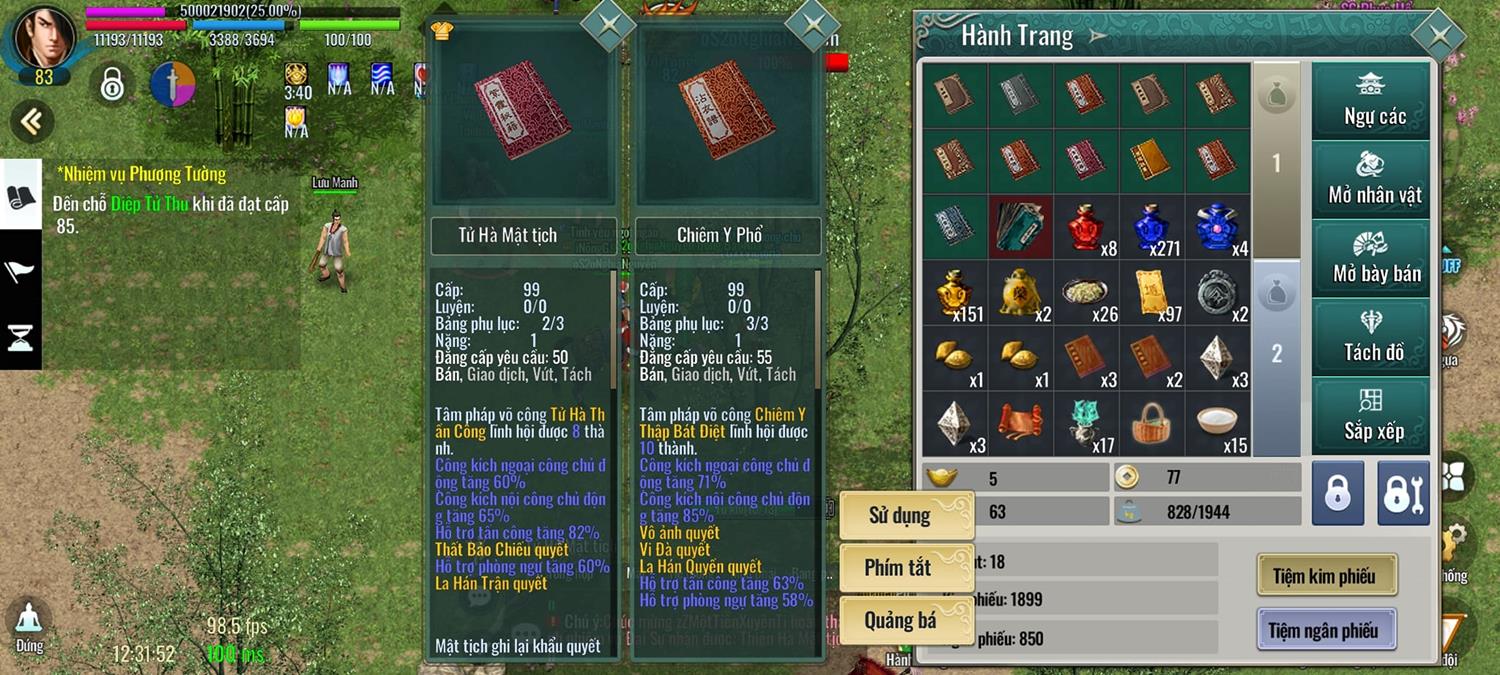Viewport: 1500px width, 675px height.
Task: Sort the bag with Sắp xếp
Action: click(x=1372, y=416)
